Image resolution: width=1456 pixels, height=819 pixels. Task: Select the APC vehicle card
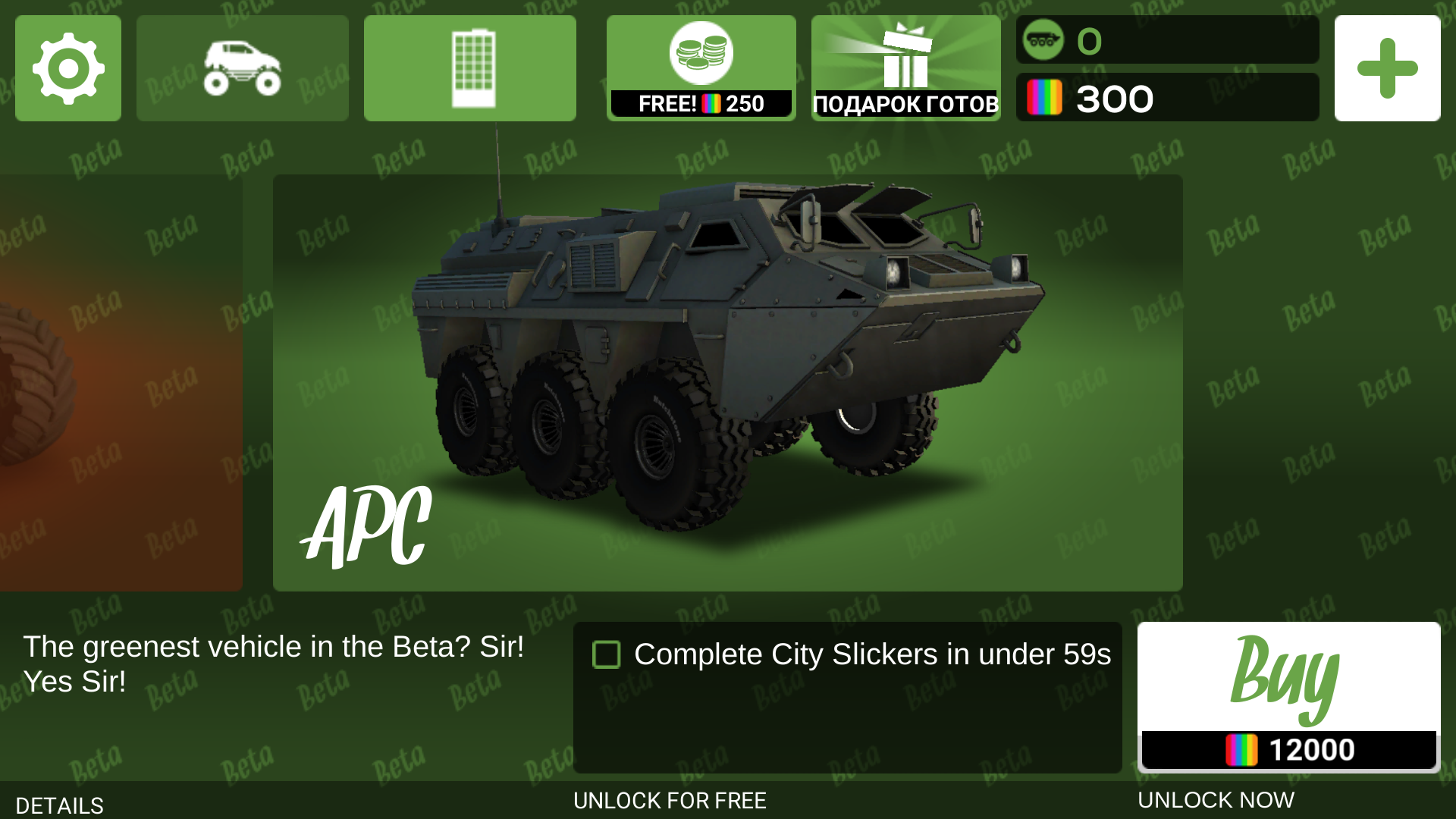click(x=728, y=383)
